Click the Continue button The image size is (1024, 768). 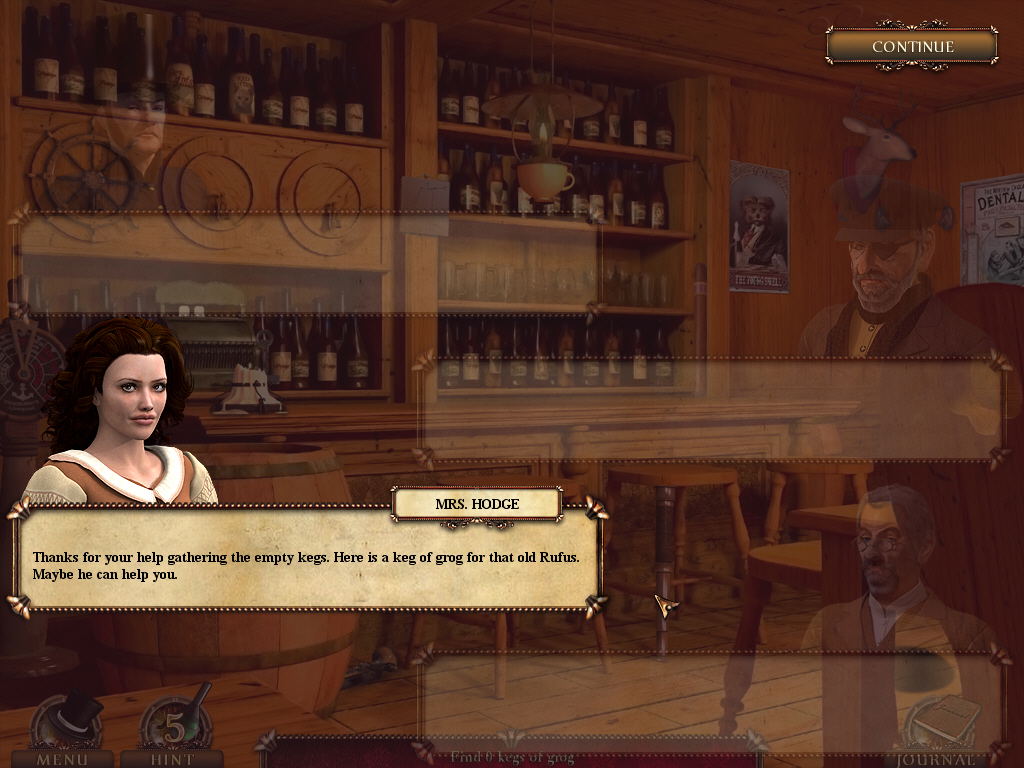coord(912,46)
